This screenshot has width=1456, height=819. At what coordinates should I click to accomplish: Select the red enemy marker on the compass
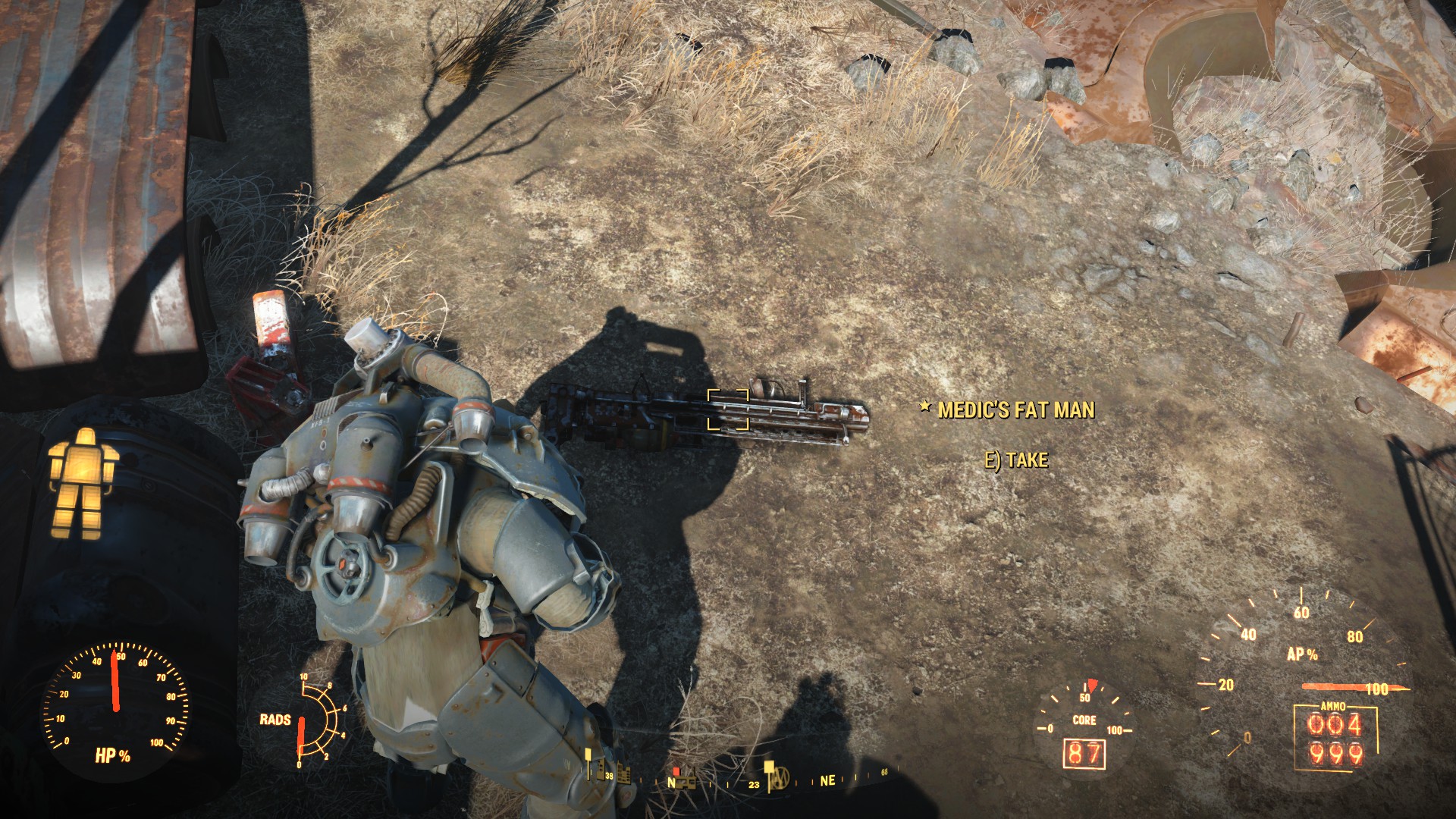pos(676,771)
